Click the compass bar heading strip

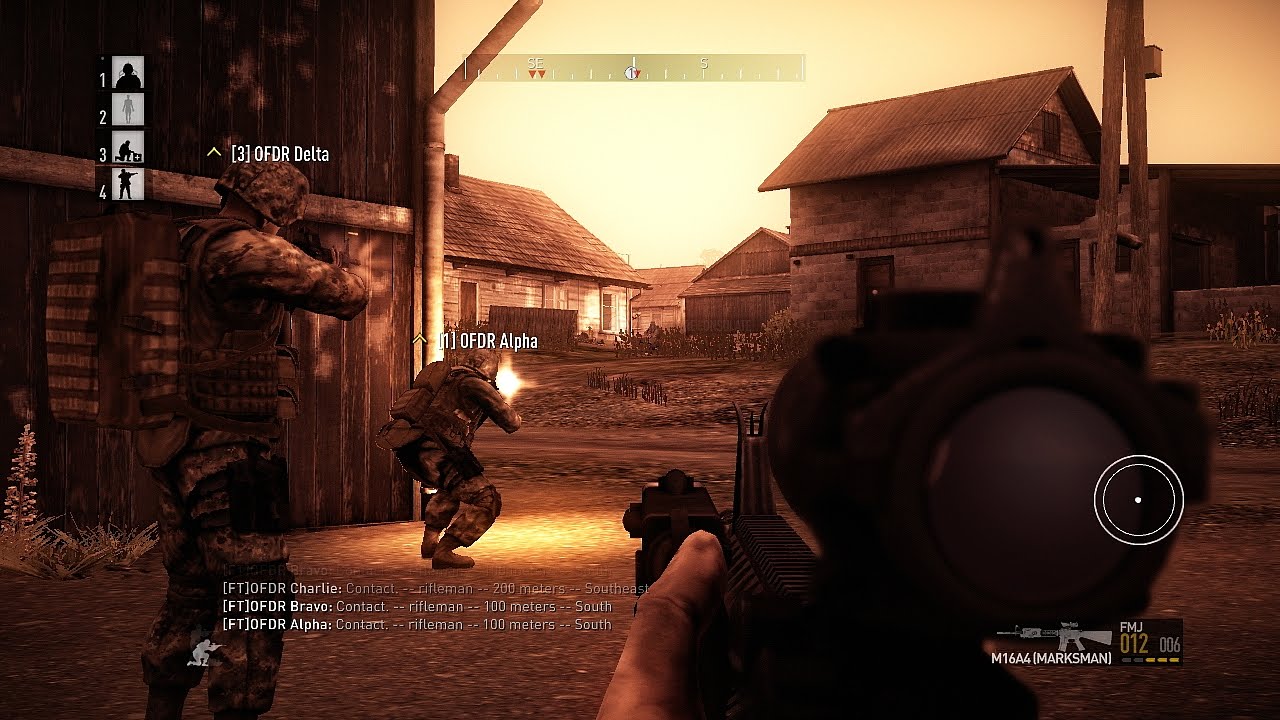634,68
